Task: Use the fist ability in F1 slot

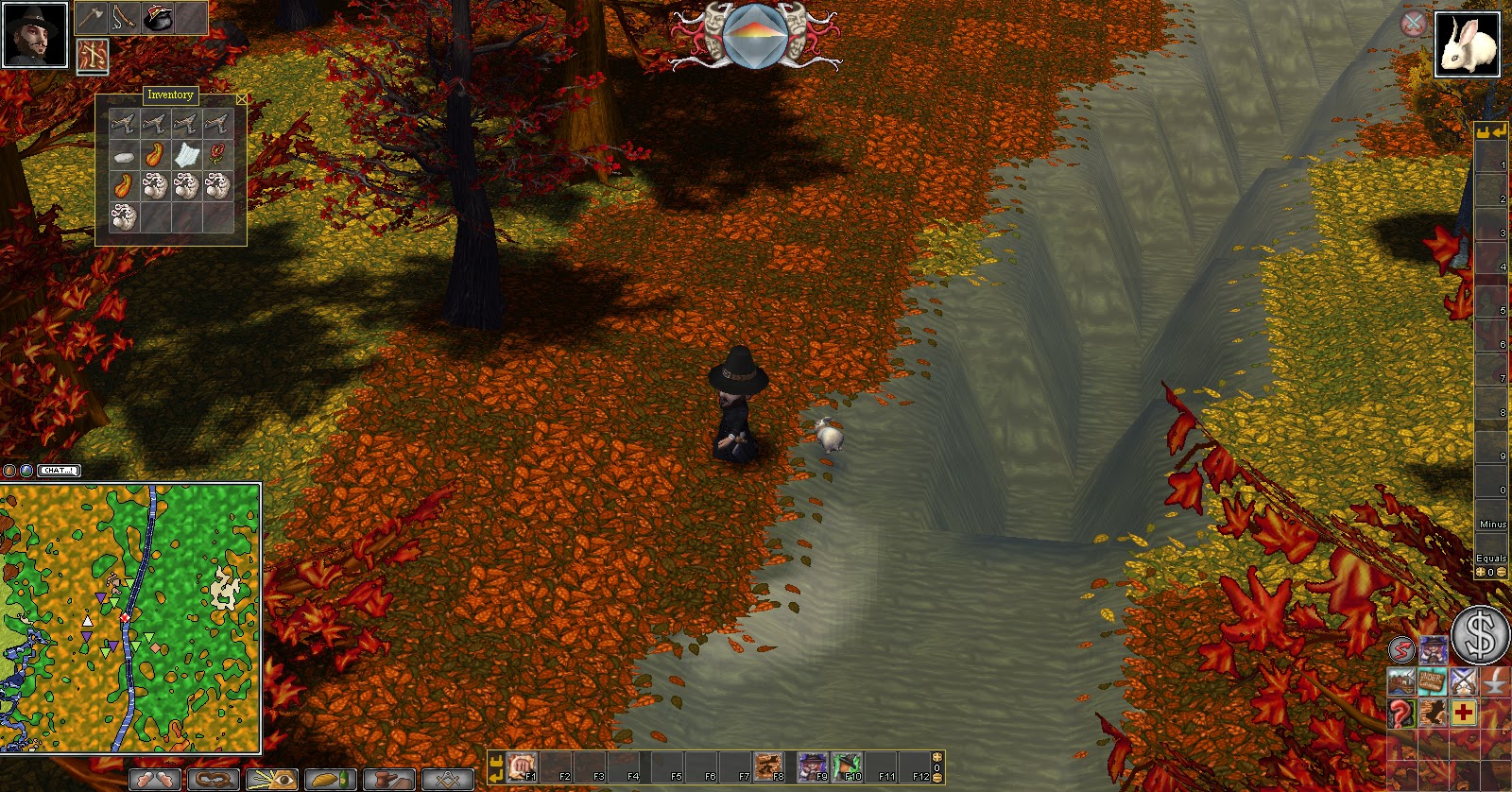Action: coord(521,766)
